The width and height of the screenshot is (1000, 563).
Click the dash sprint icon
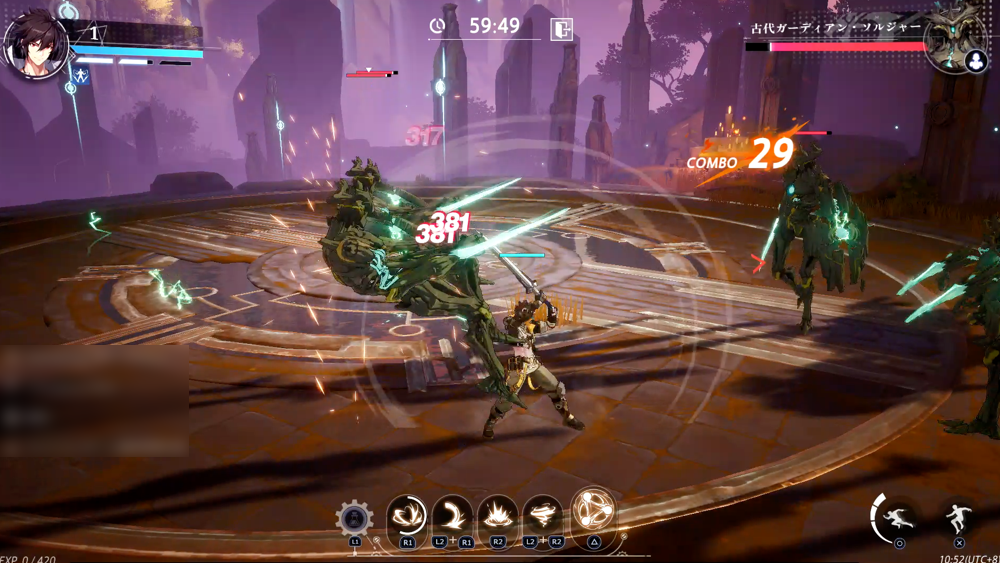coord(898,518)
